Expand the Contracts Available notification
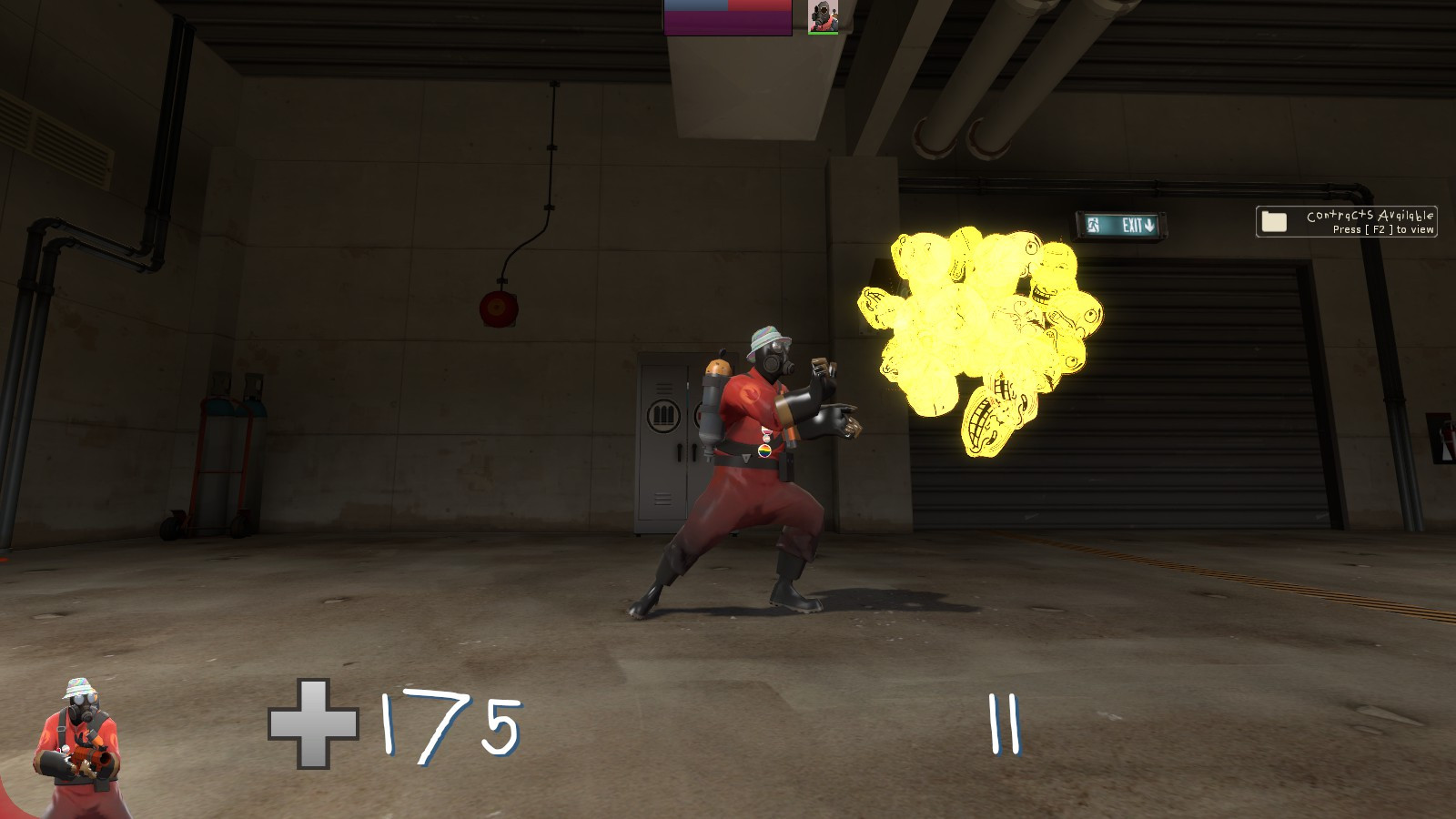The image size is (1456, 819). coord(1347,222)
